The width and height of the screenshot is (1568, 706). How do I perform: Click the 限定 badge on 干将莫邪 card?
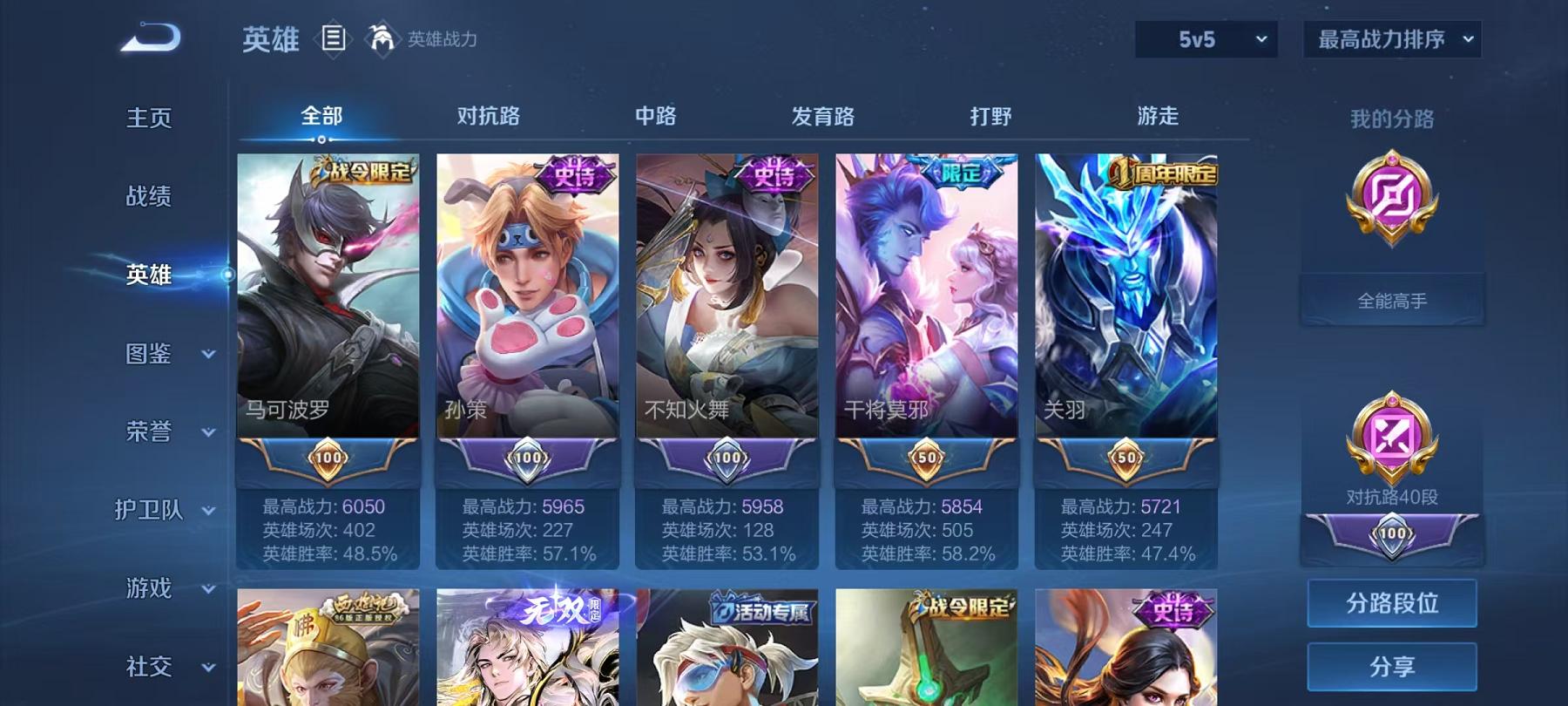coord(963,170)
